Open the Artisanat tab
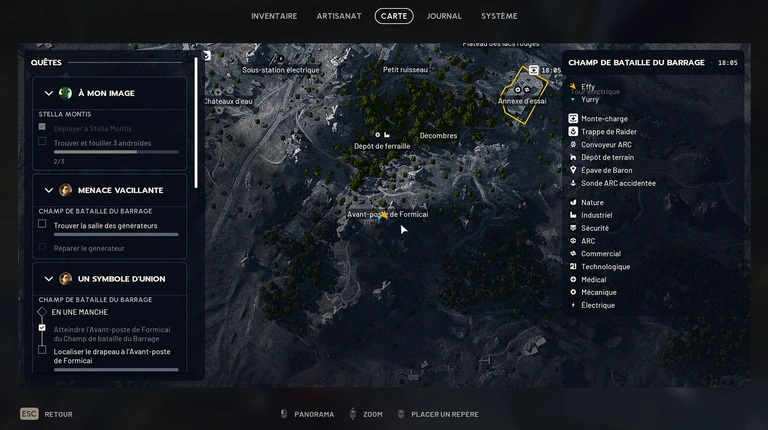Image resolution: width=768 pixels, height=430 pixels. [338, 16]
